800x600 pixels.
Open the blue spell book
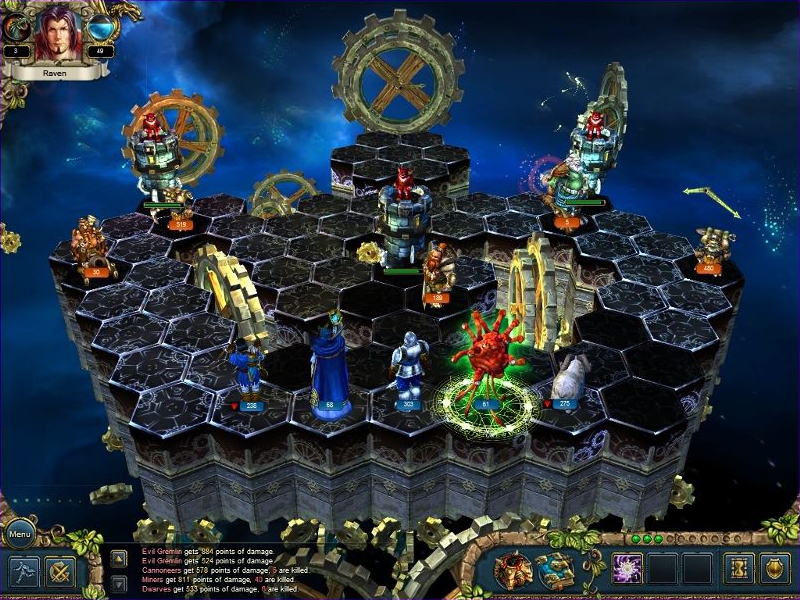coord(554,570)
